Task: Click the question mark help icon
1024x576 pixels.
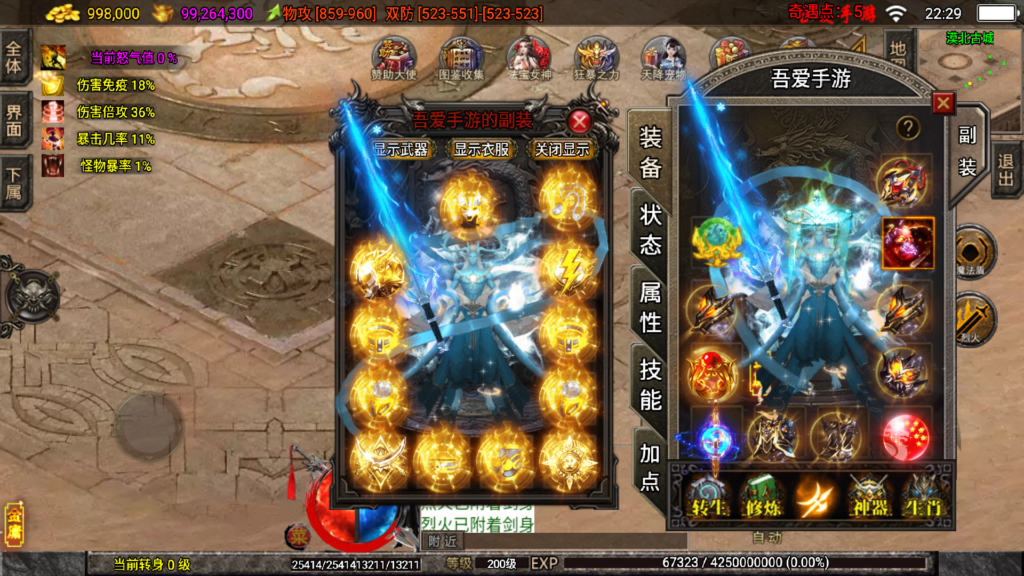Action: [907, 127]
